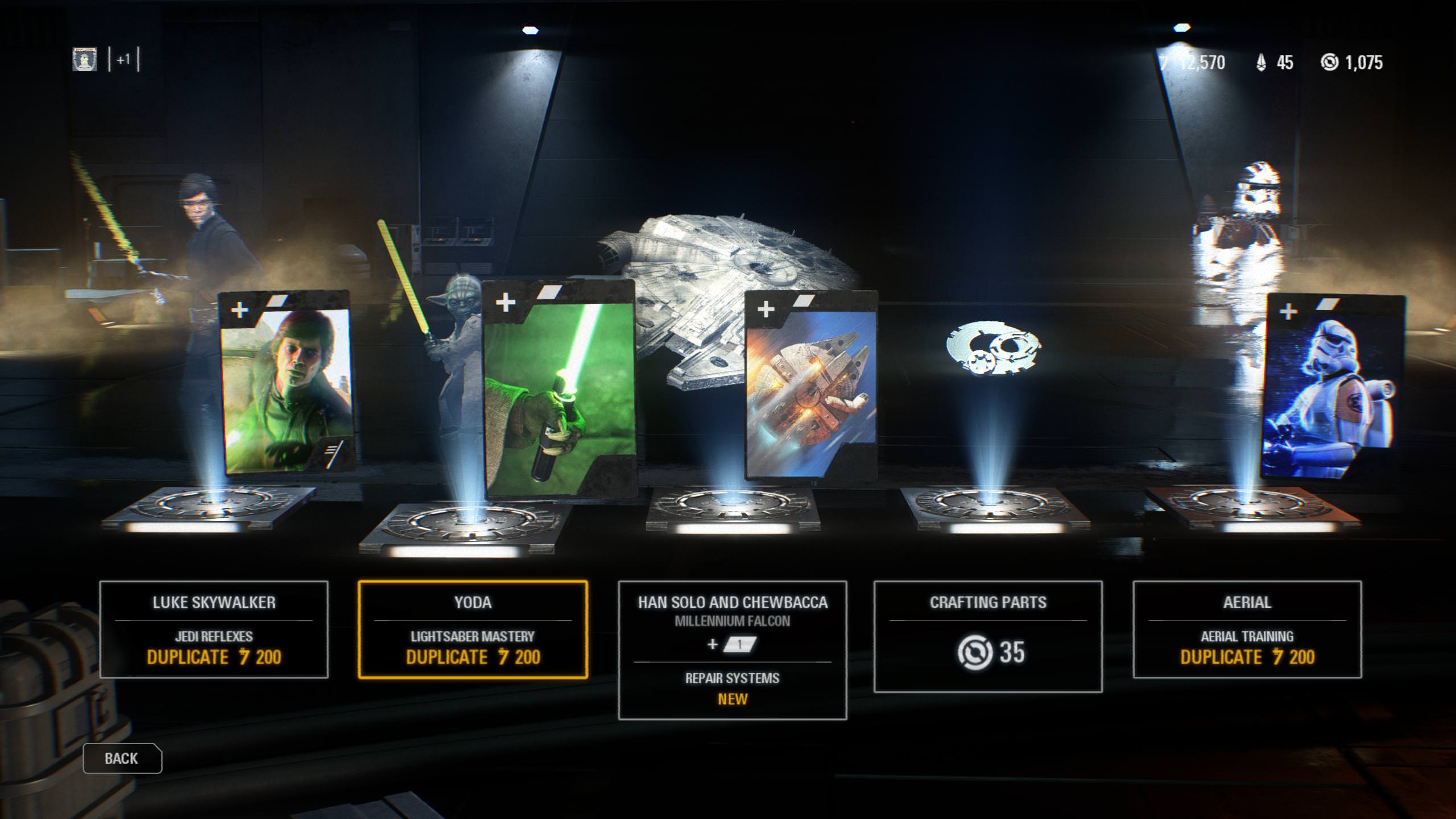Pick the green lightsaber Yoda star card
The width and height of the screenshot is (1456, 819).
point(560,390)
